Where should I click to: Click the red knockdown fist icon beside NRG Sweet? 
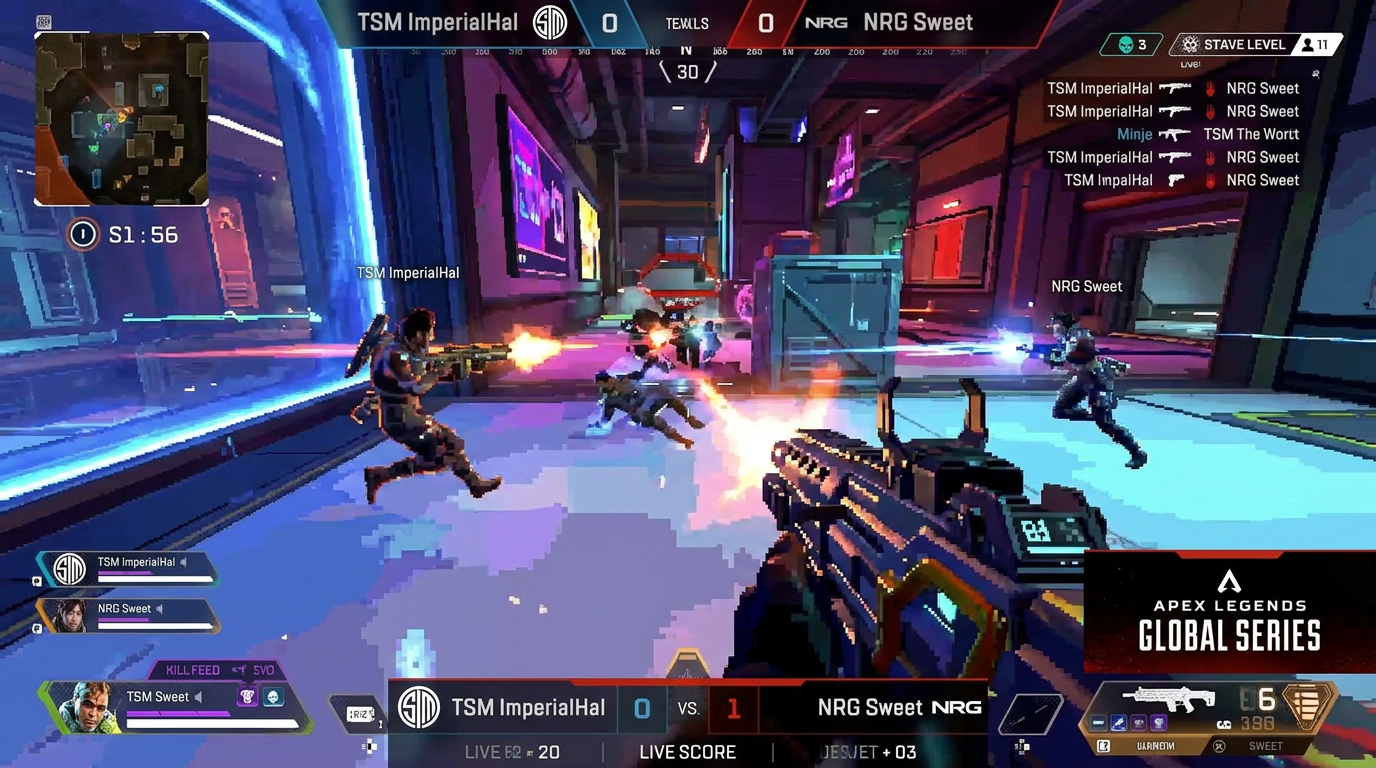[1211, 88]
